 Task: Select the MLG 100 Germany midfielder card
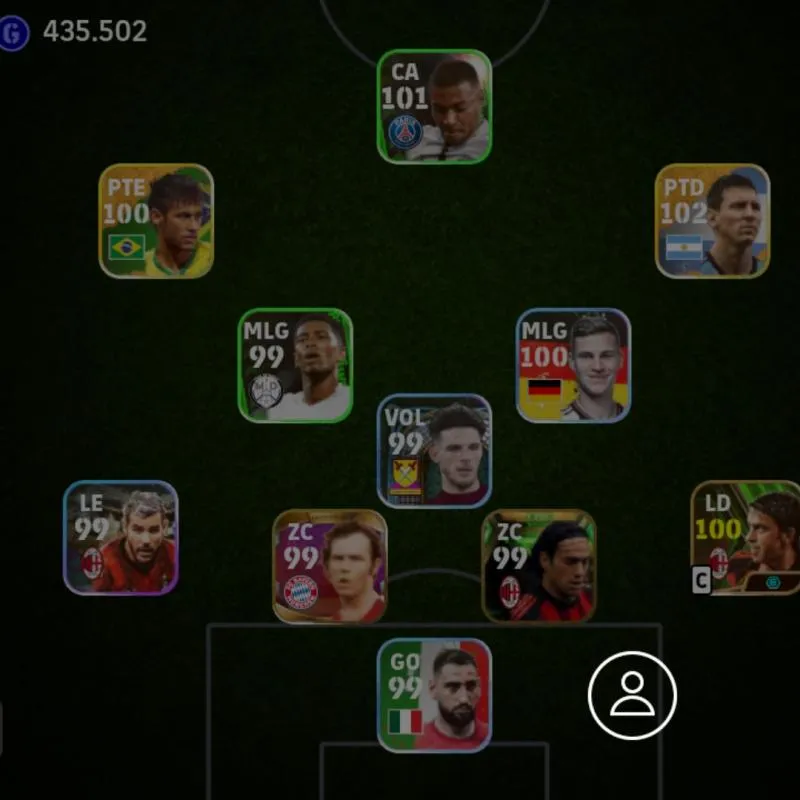[573, 365]
